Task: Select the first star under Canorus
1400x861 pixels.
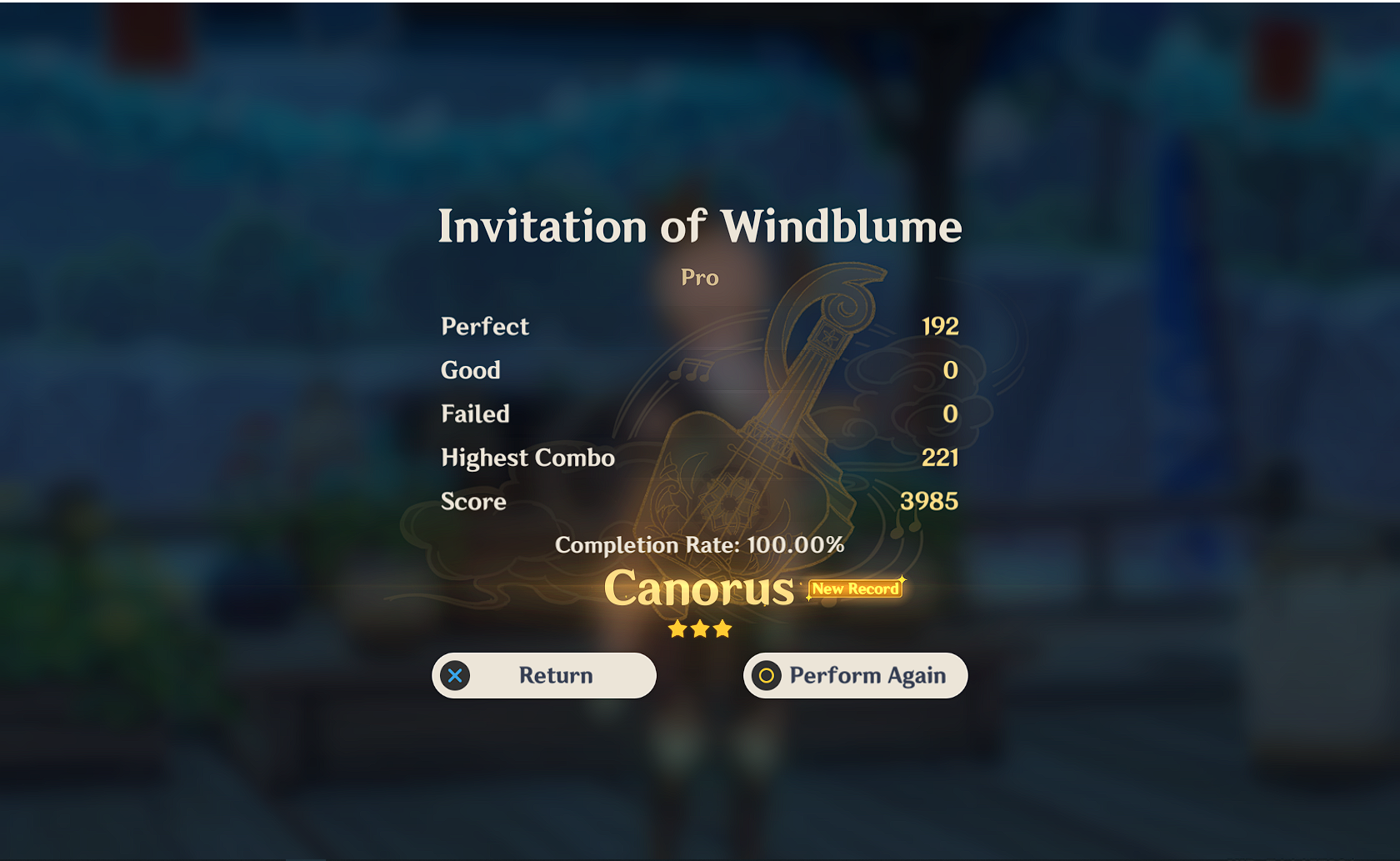Action: point(677,629)
